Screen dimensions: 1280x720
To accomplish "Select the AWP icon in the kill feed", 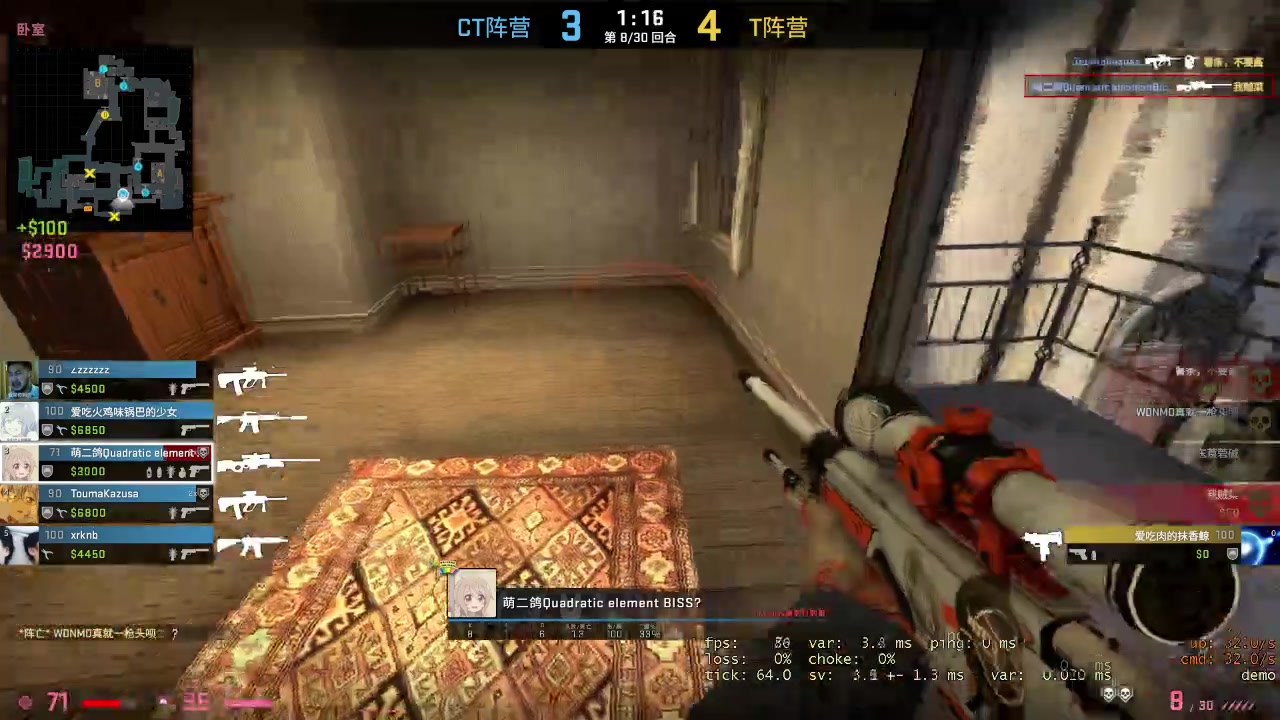I will (x=1203, y=87).
